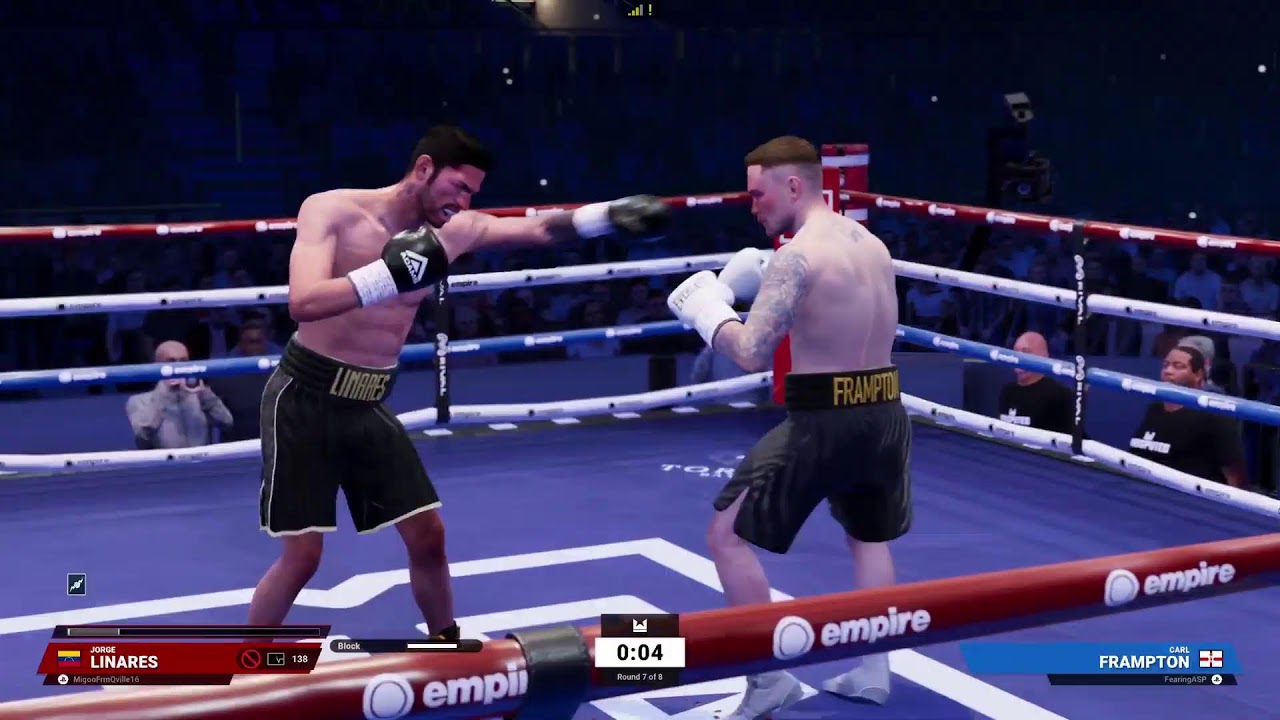Click the lightning trait icon above Linares' bar

pos(76,585)
